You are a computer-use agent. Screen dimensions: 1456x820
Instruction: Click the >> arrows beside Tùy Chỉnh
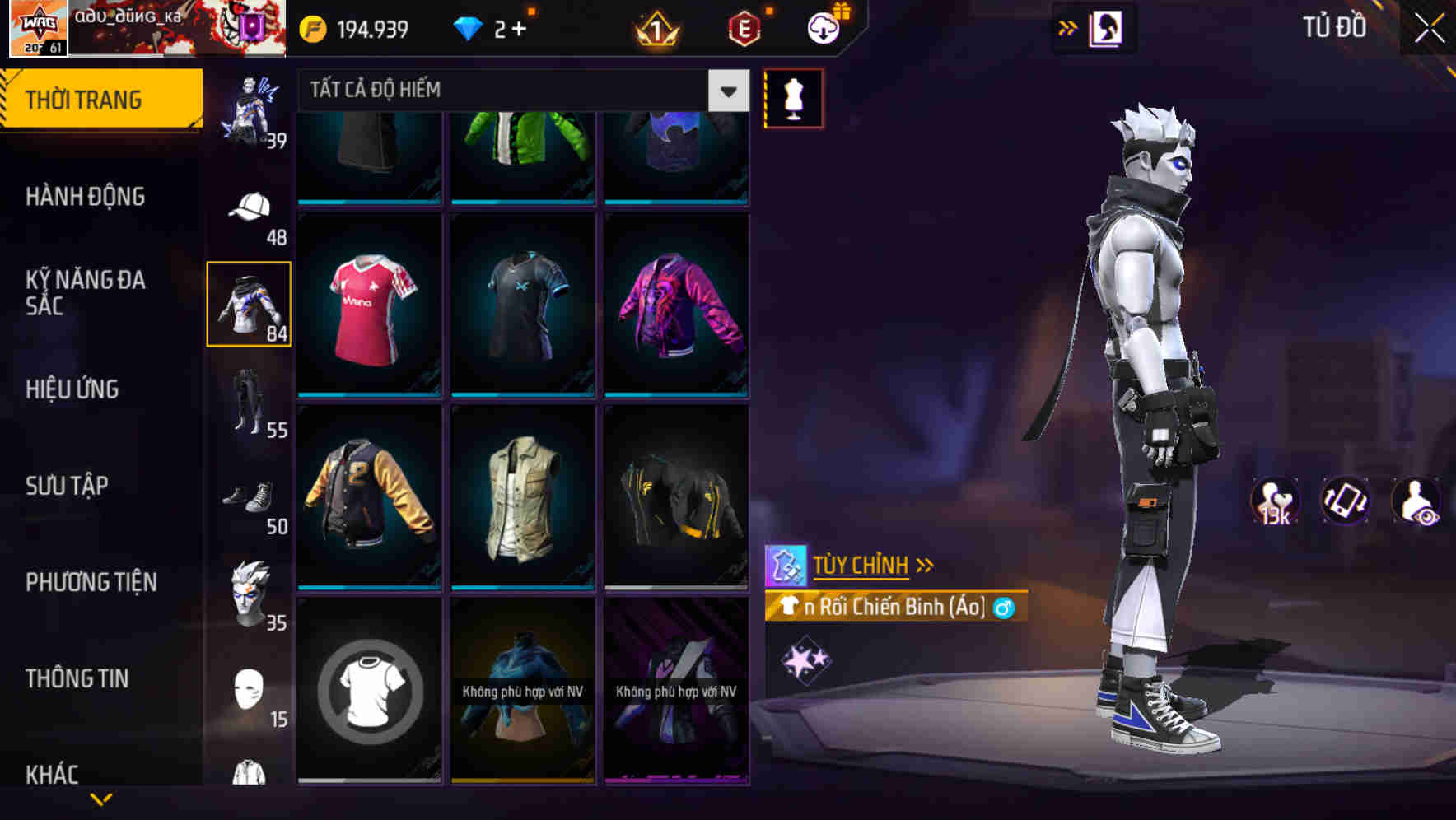926,565
